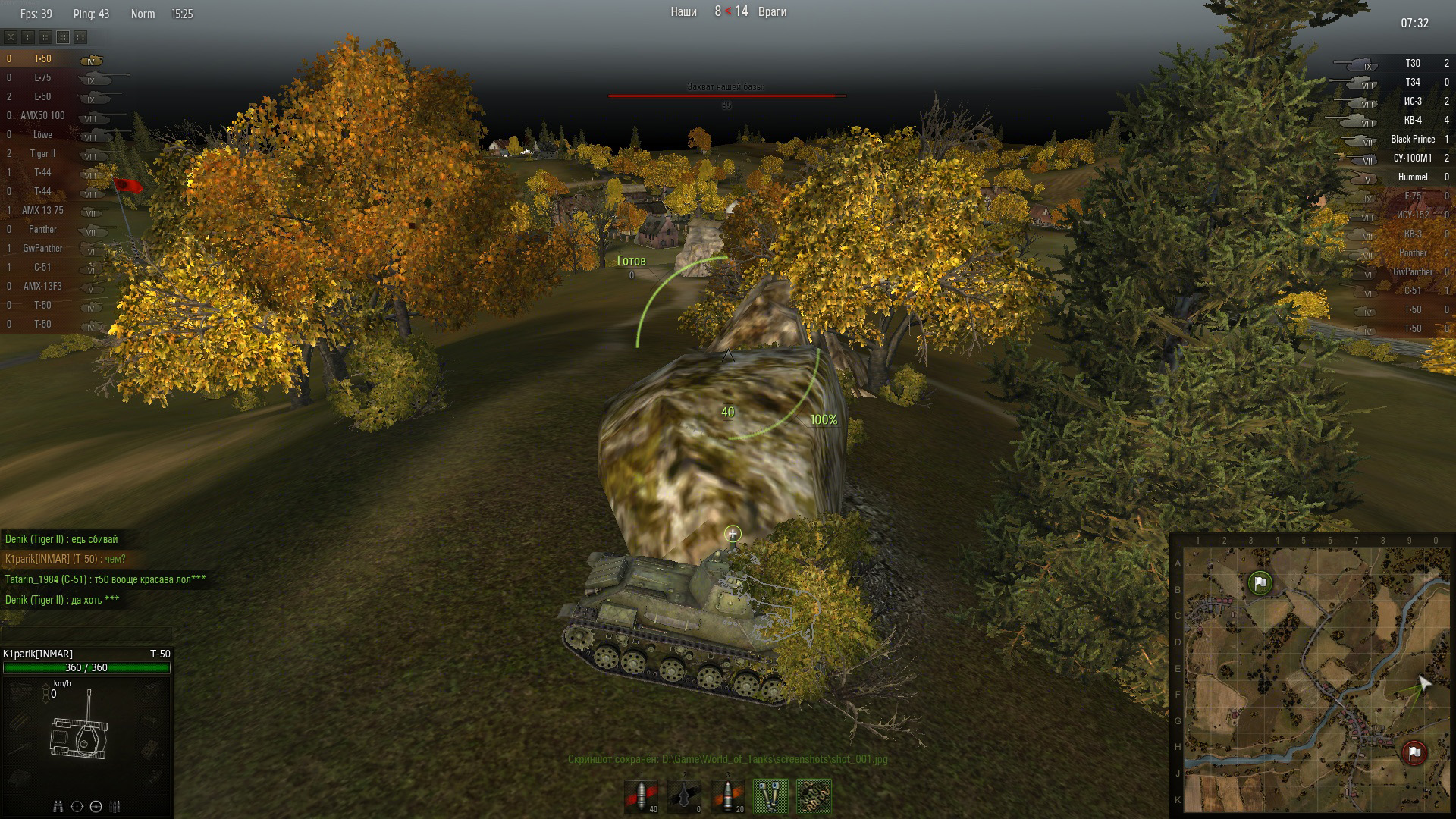Viewport: 1456px width, 819px height.
Task: Select Hummel in the enemy team list
Action: [1412, 177]
